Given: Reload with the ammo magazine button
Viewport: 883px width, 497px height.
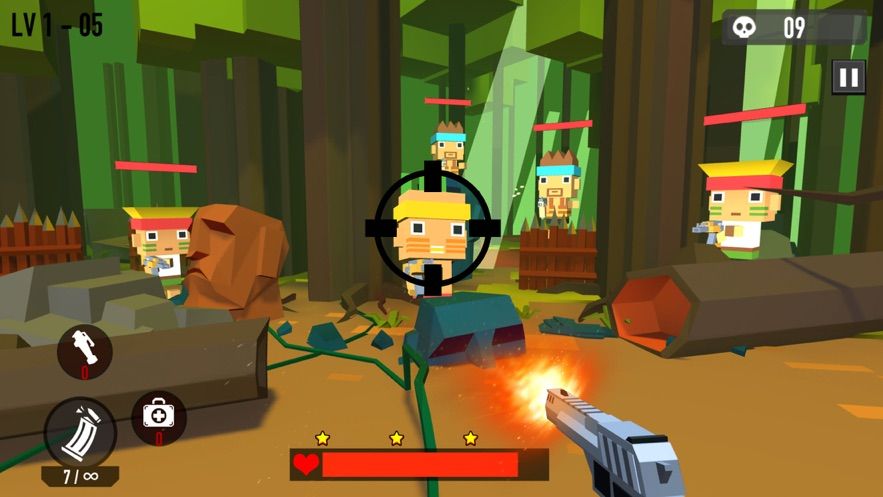Looking at the screenshot, I should click(80, 433).
